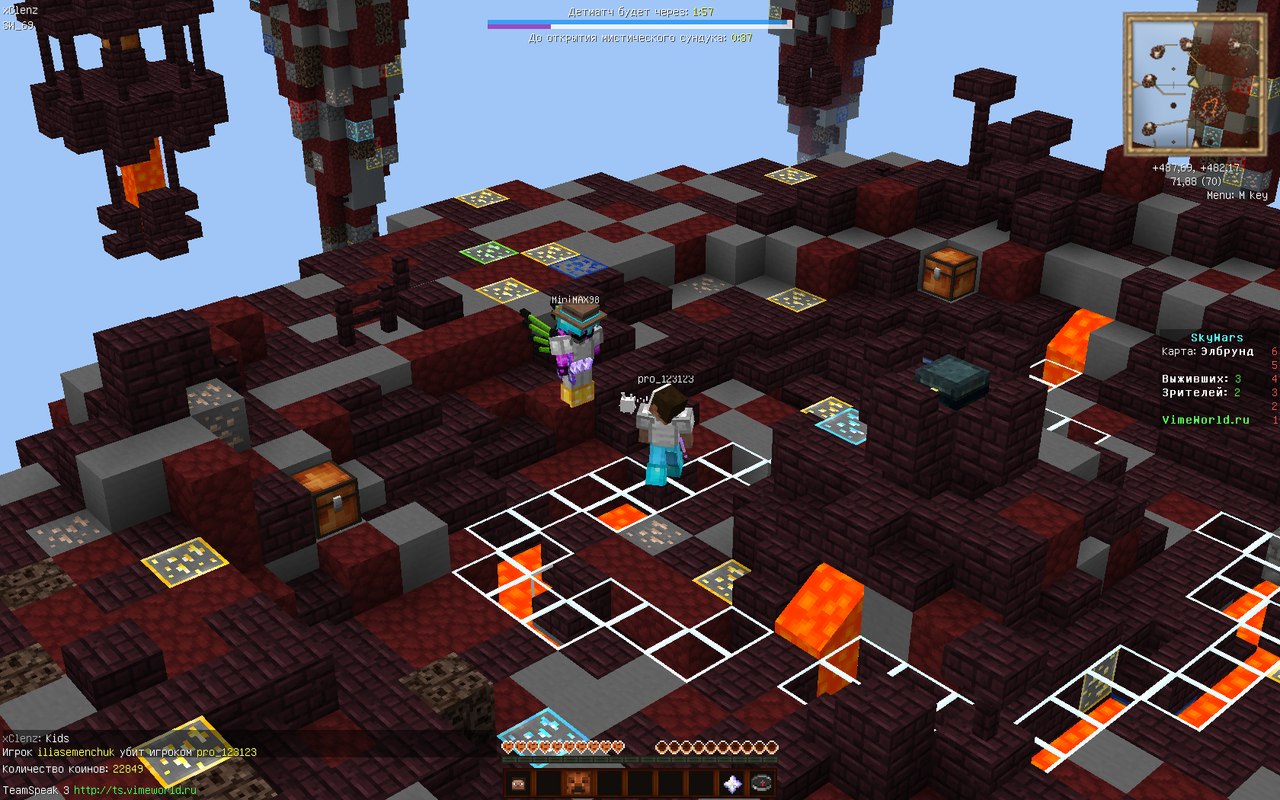This screenshot has height=800, width=1280.
Task: Select the nether star hotbar slot
Action: click(x=732, y=783)
